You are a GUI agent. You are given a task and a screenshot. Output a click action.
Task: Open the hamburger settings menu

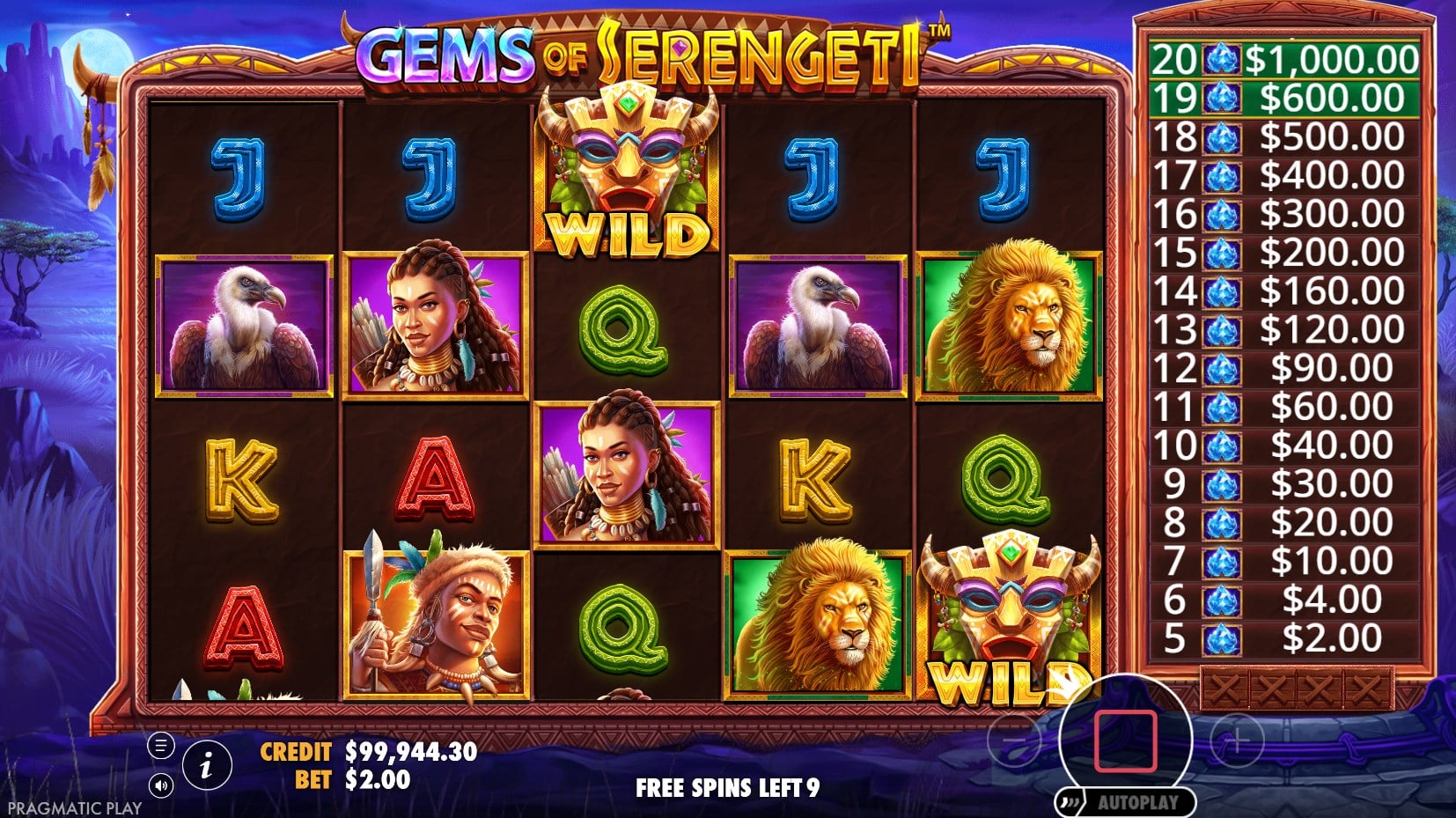pos(160,747)
